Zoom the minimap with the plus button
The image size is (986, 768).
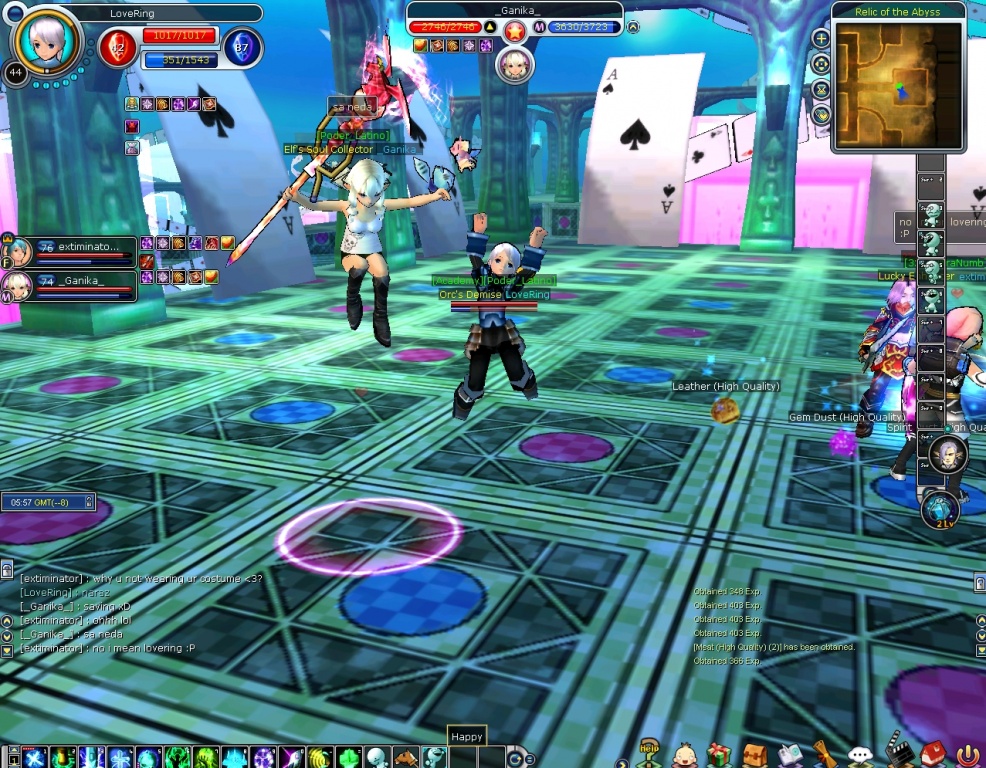tap(821, 39)
